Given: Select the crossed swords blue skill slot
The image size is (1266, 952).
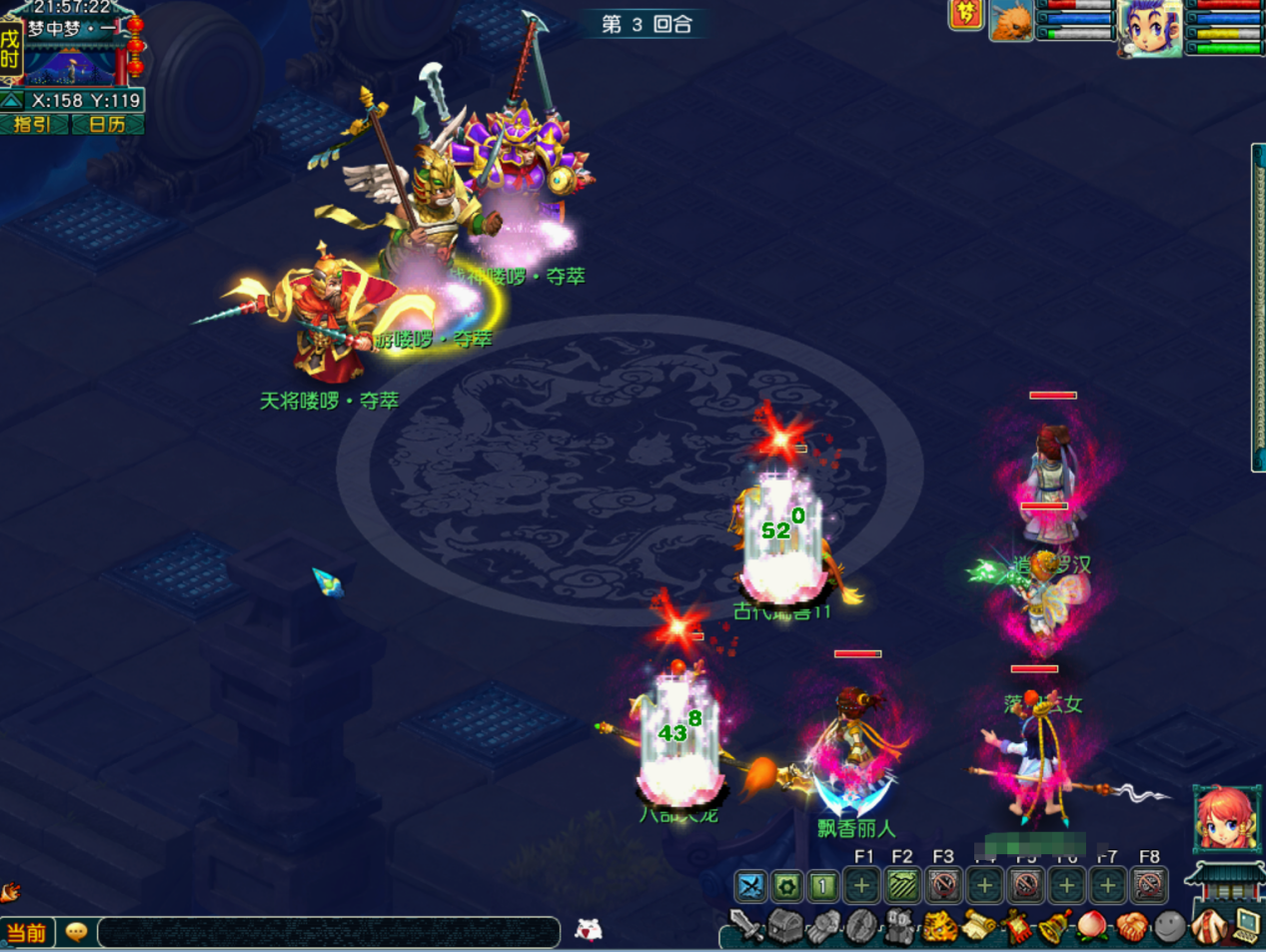Looking at the screenshot, I should pos(750,885).
